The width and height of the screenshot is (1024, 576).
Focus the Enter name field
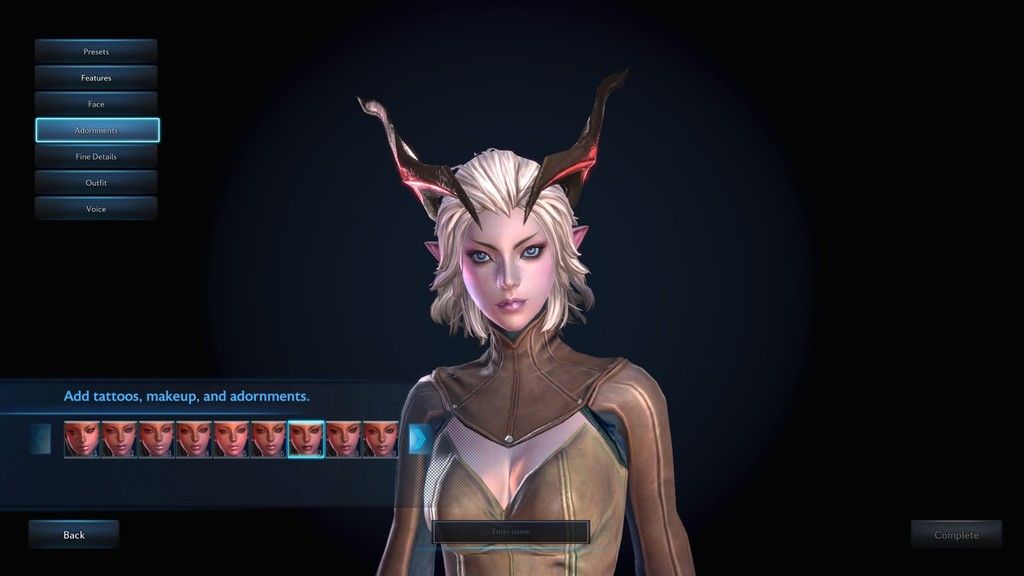pyautogui.click(x=511, y=531)
